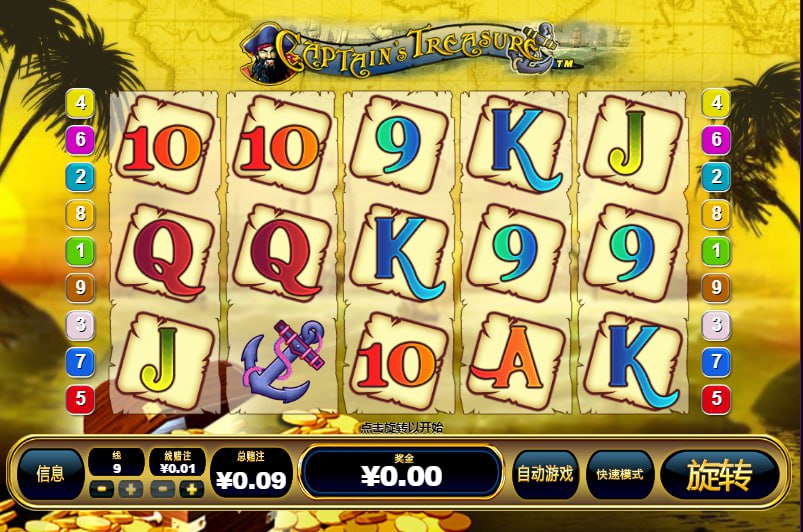
Task: Open the 信息 info panel
Action: click(x=50, y=474)
